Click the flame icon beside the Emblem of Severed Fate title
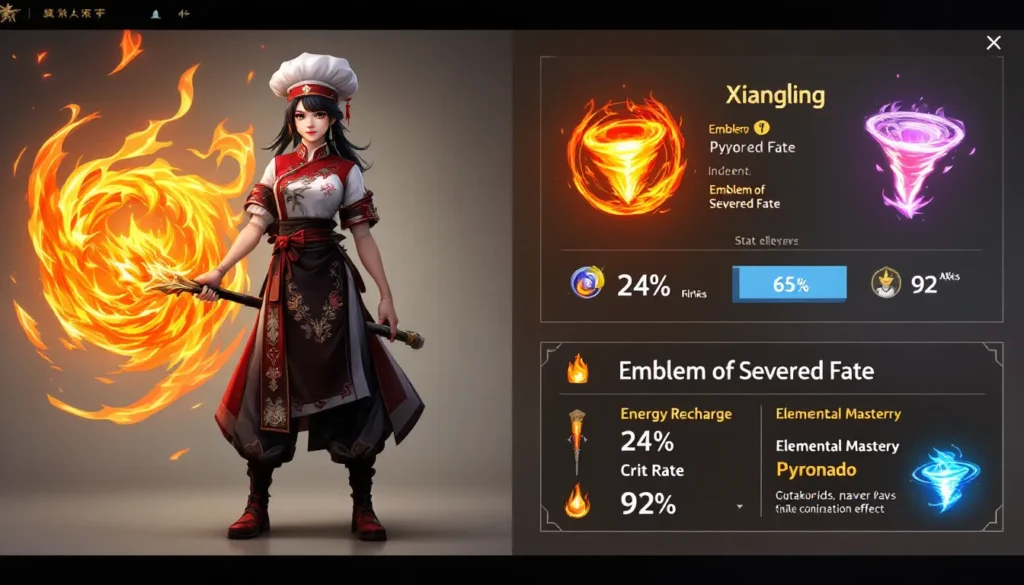1024x585 pixels. coord(578,370)
